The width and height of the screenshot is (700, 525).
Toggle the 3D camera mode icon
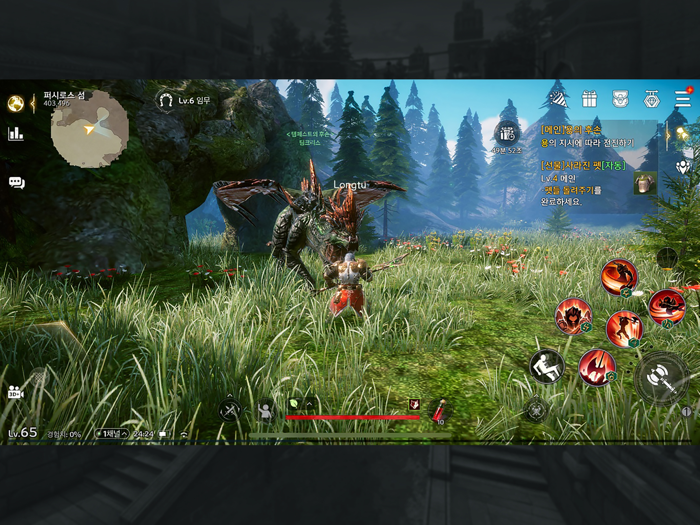(x=15, y=391)
